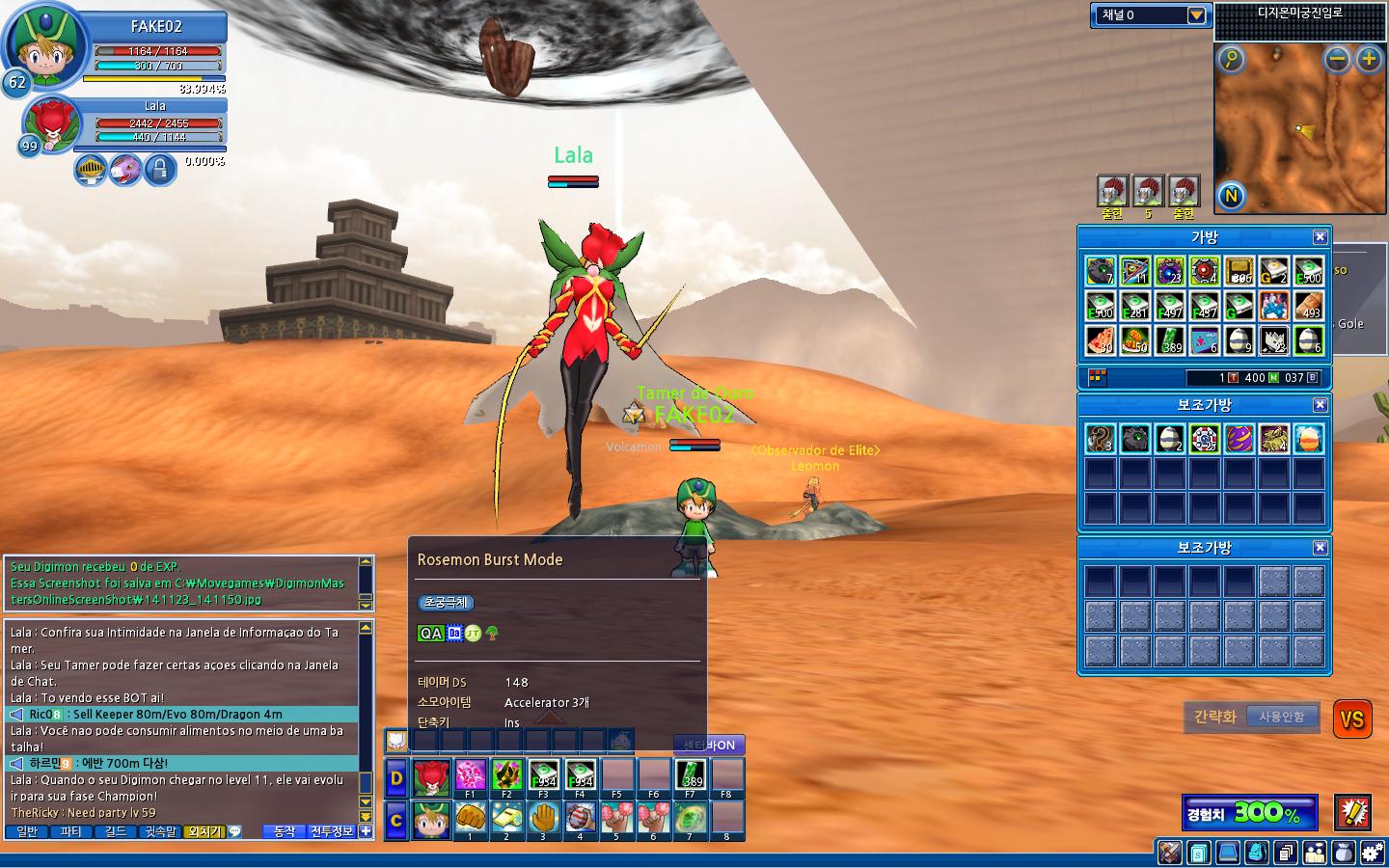Toggle the 사용안함 simplify button
Viewport: 1389px width, 868px height.
[1281, 717]
